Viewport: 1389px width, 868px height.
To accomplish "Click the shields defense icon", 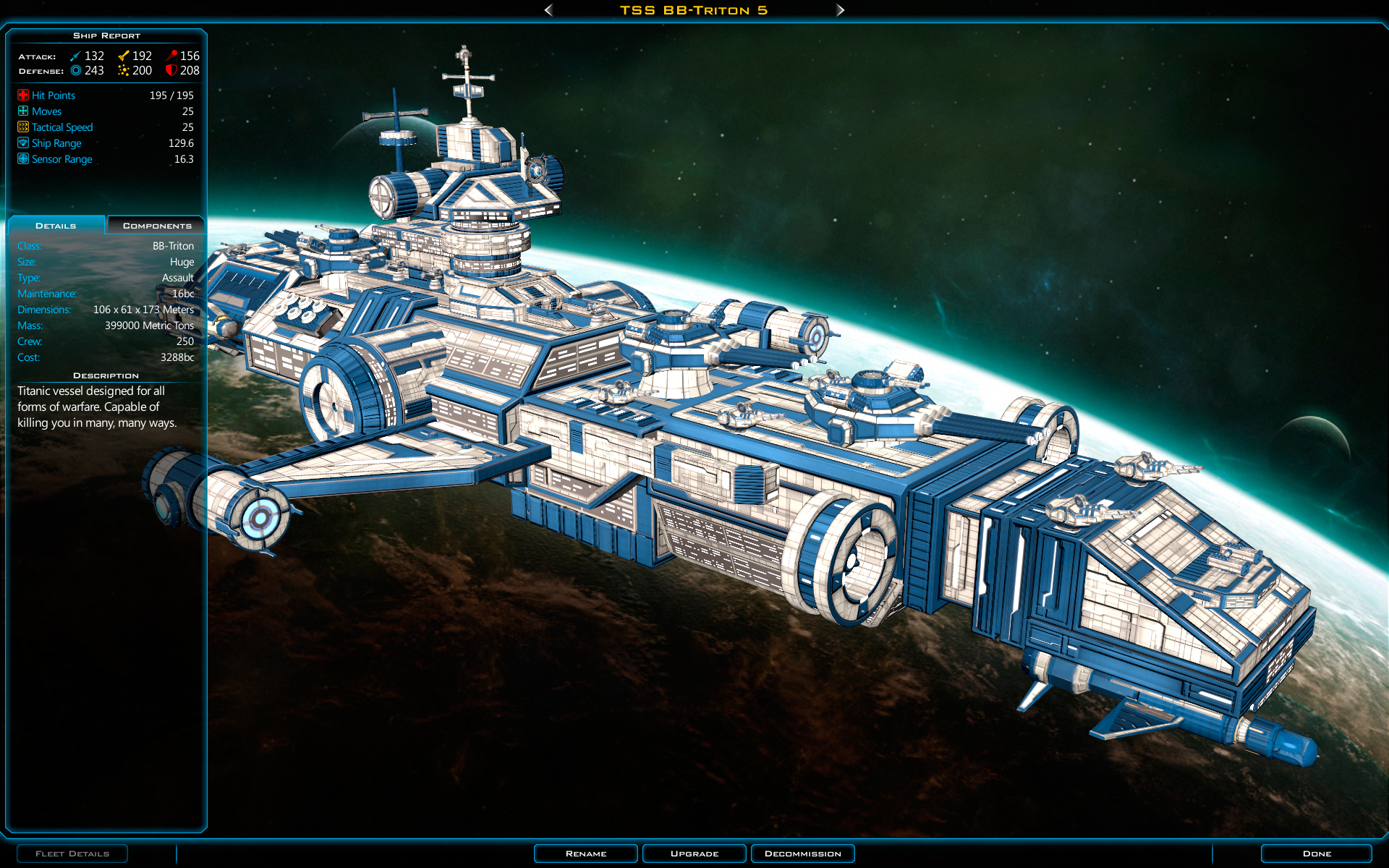I will click(75, 70).
